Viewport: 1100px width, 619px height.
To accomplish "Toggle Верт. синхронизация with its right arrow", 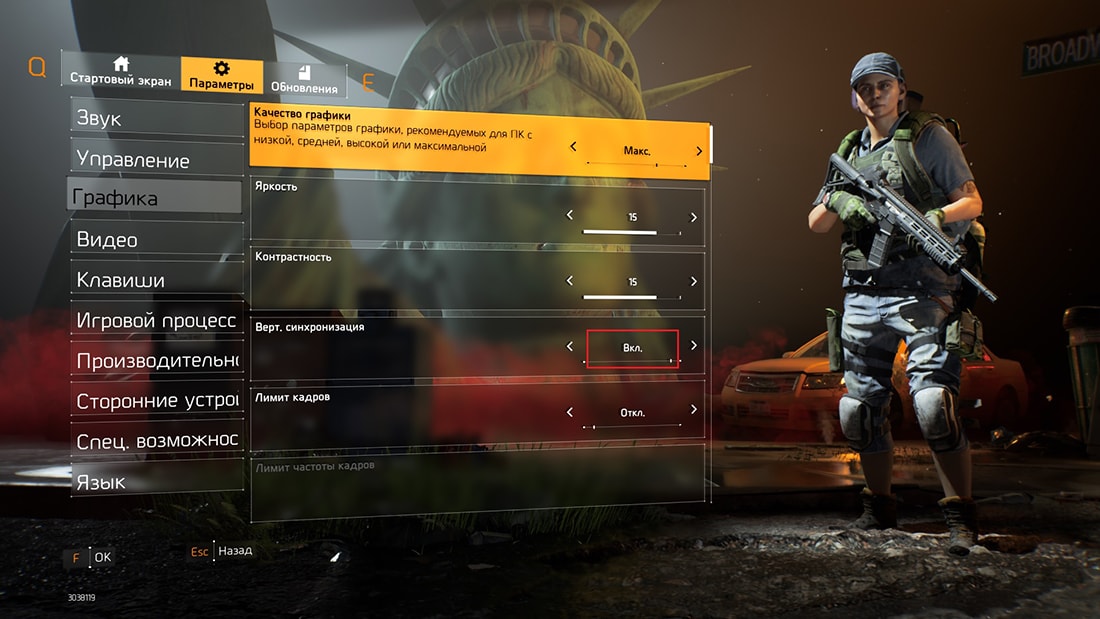I will [x=694, y=346].
